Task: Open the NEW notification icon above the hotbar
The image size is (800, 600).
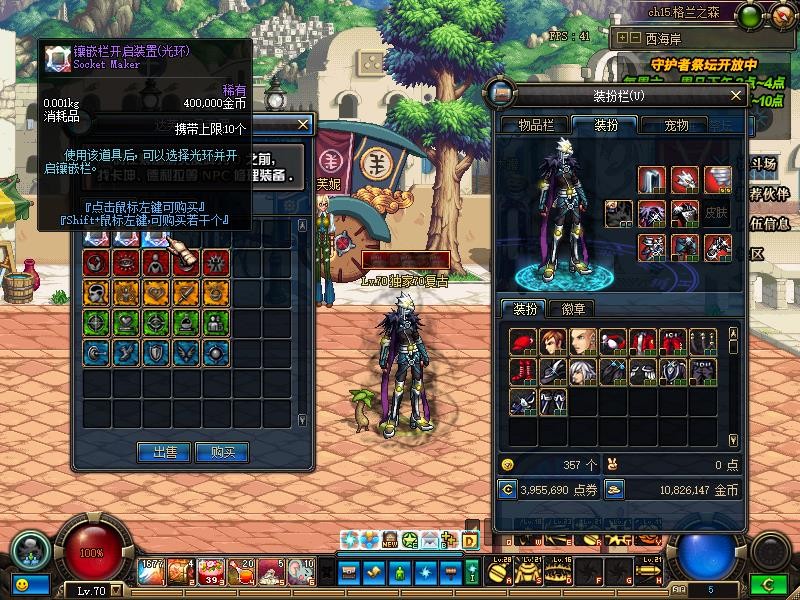Action: coord(389,540)
